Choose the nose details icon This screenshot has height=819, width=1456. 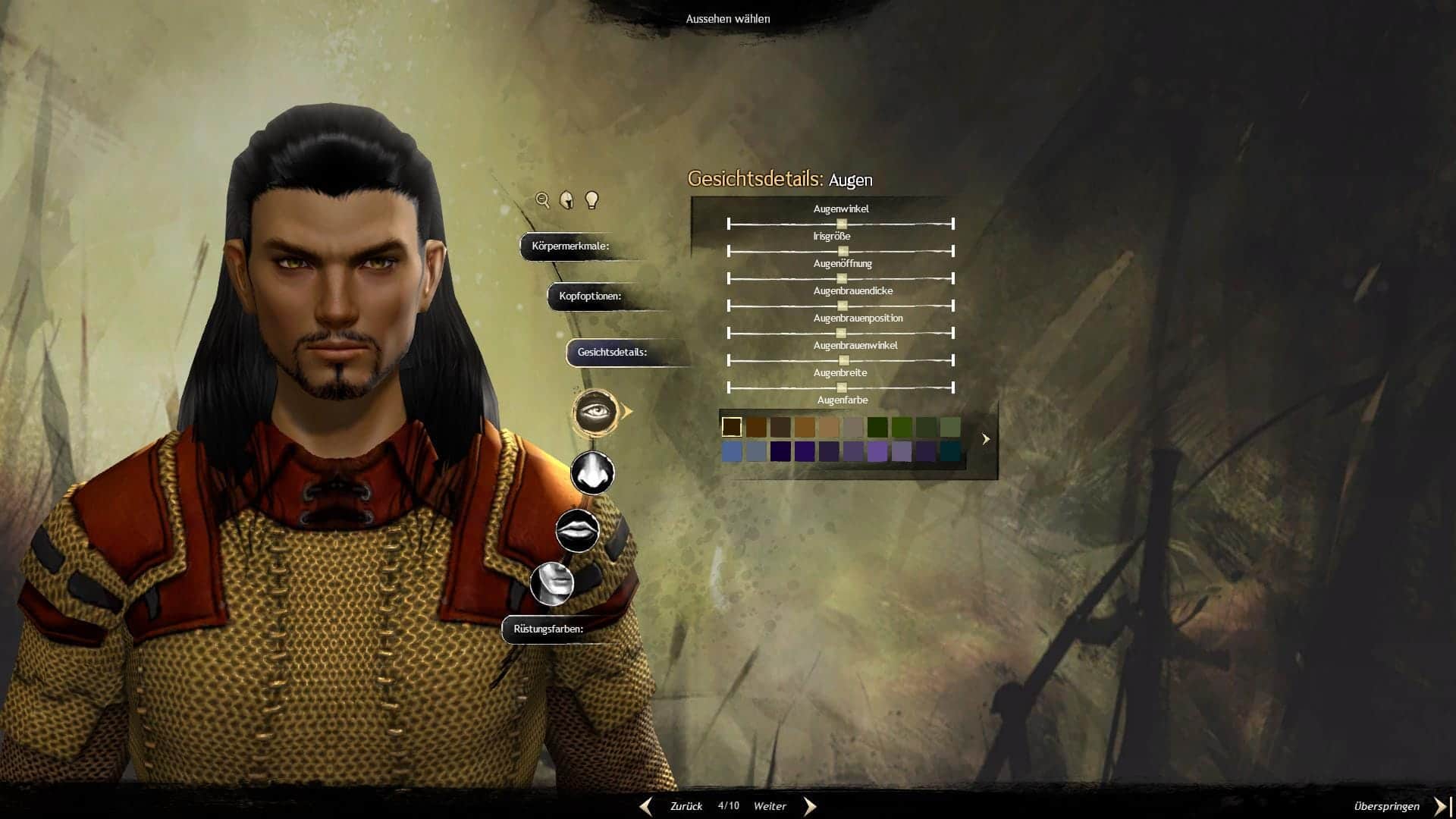coord(592,472)
